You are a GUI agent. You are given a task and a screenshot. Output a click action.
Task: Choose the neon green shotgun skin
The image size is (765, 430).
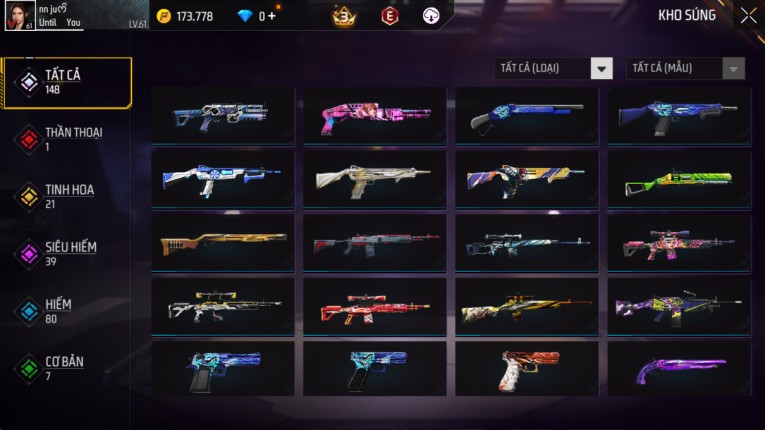tap(678, 181)
